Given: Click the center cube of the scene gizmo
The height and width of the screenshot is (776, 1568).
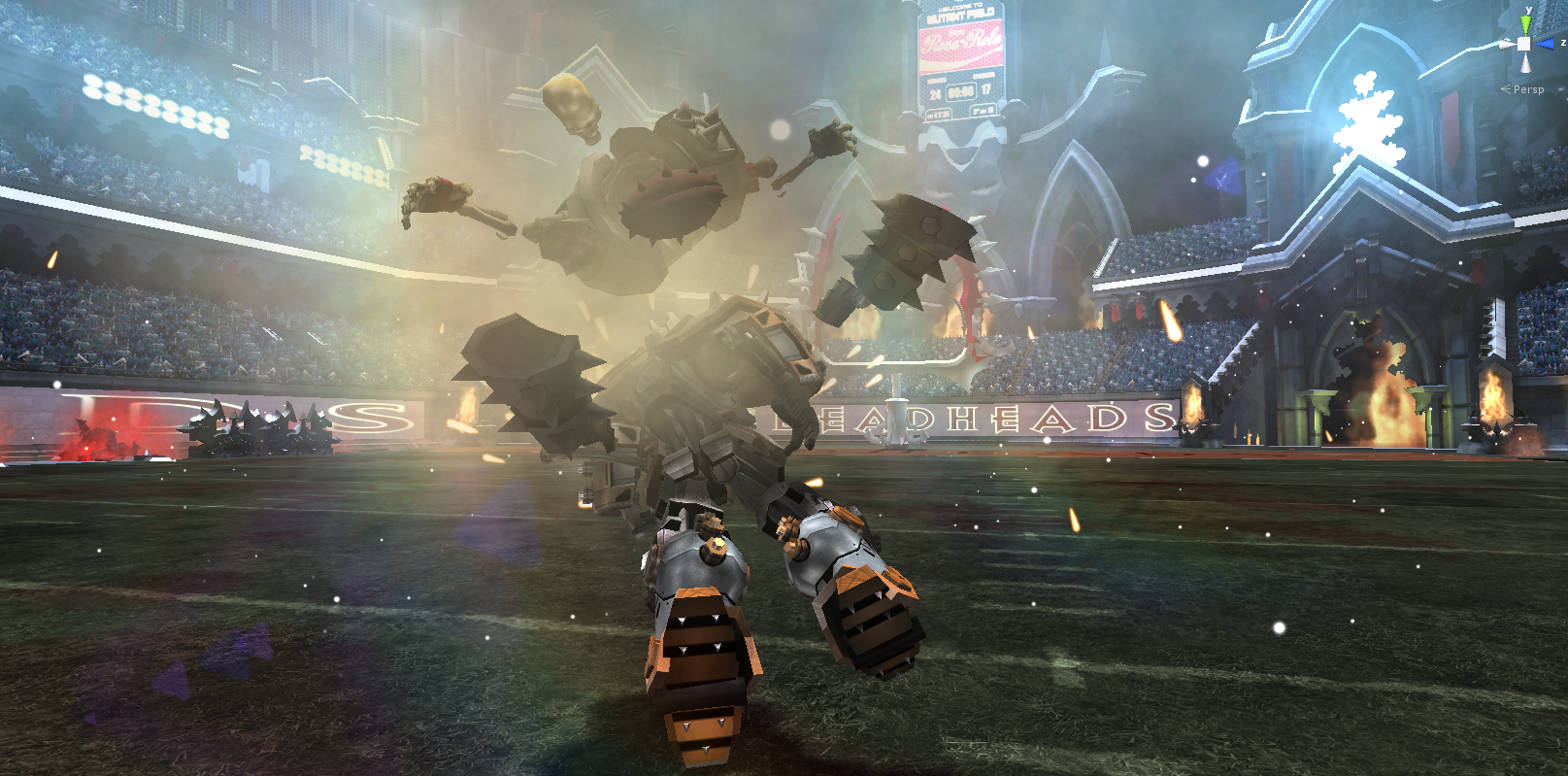Looking at the screenshot, I should click(1524, 44).
